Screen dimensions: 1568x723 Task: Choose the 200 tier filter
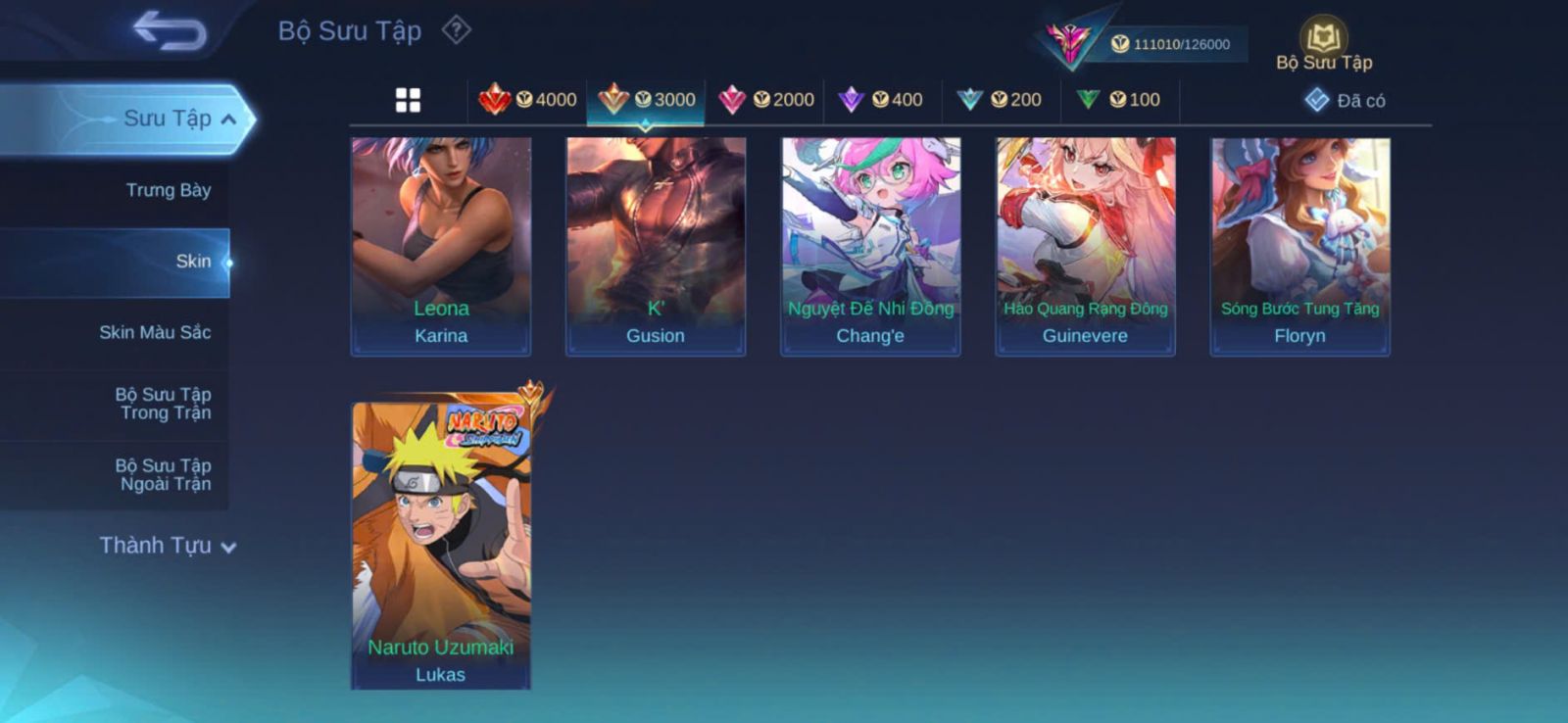[x=1000, y=99]
